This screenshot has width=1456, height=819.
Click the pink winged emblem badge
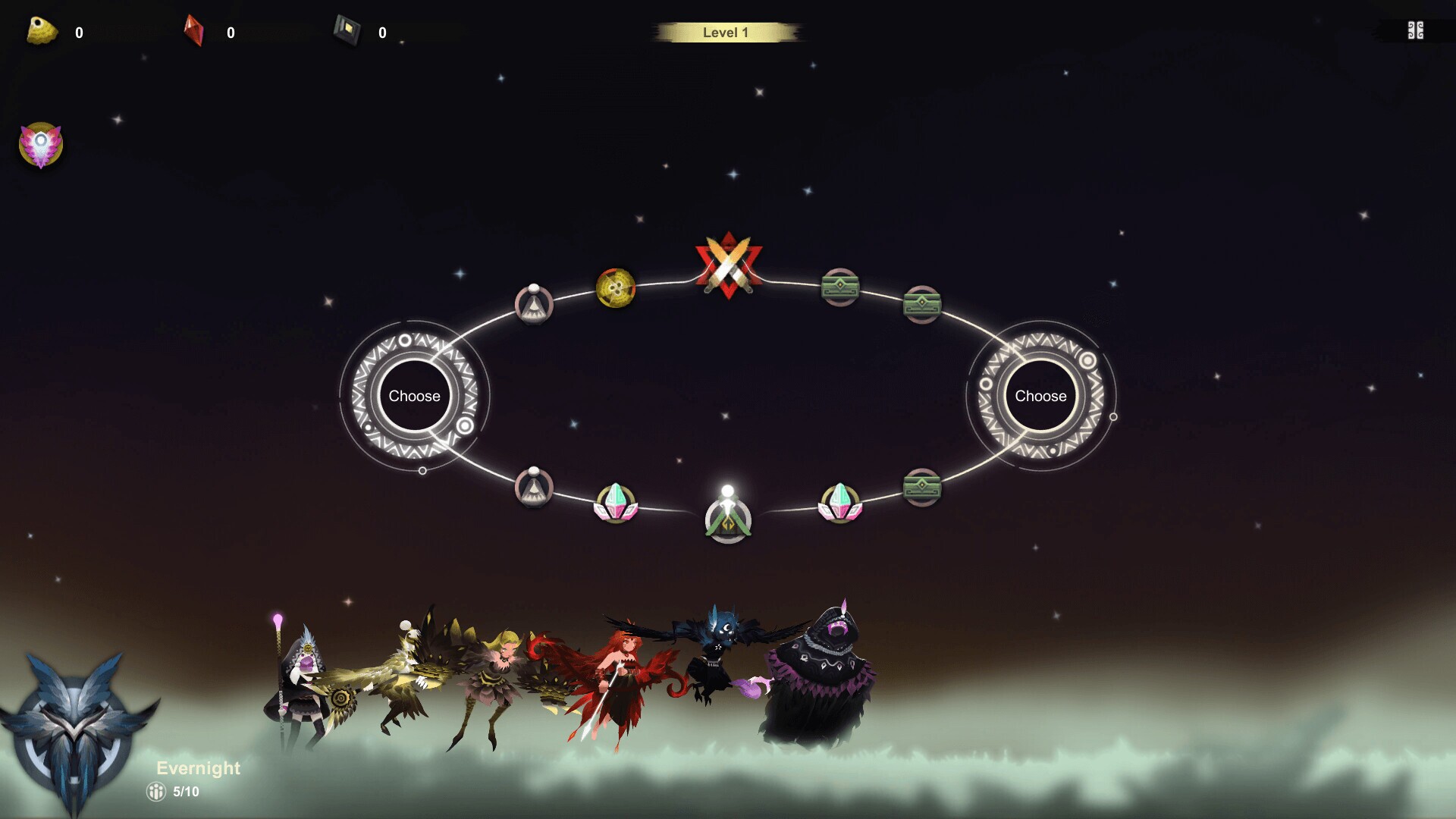(40, 144)
